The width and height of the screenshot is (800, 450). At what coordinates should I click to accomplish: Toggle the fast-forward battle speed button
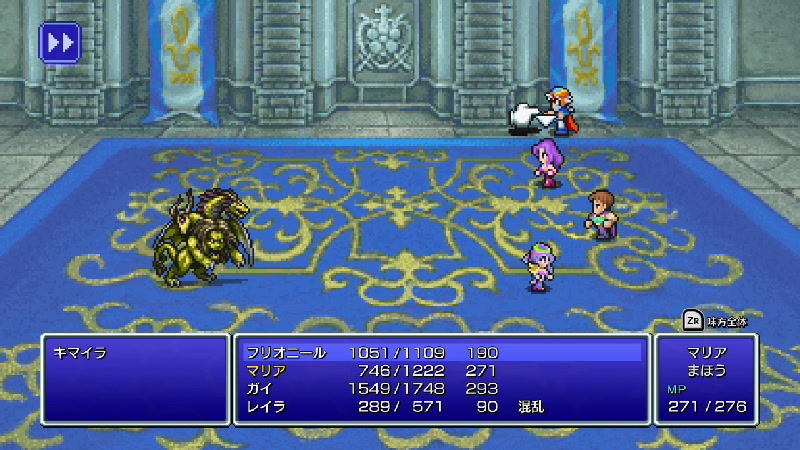(59, 43)
